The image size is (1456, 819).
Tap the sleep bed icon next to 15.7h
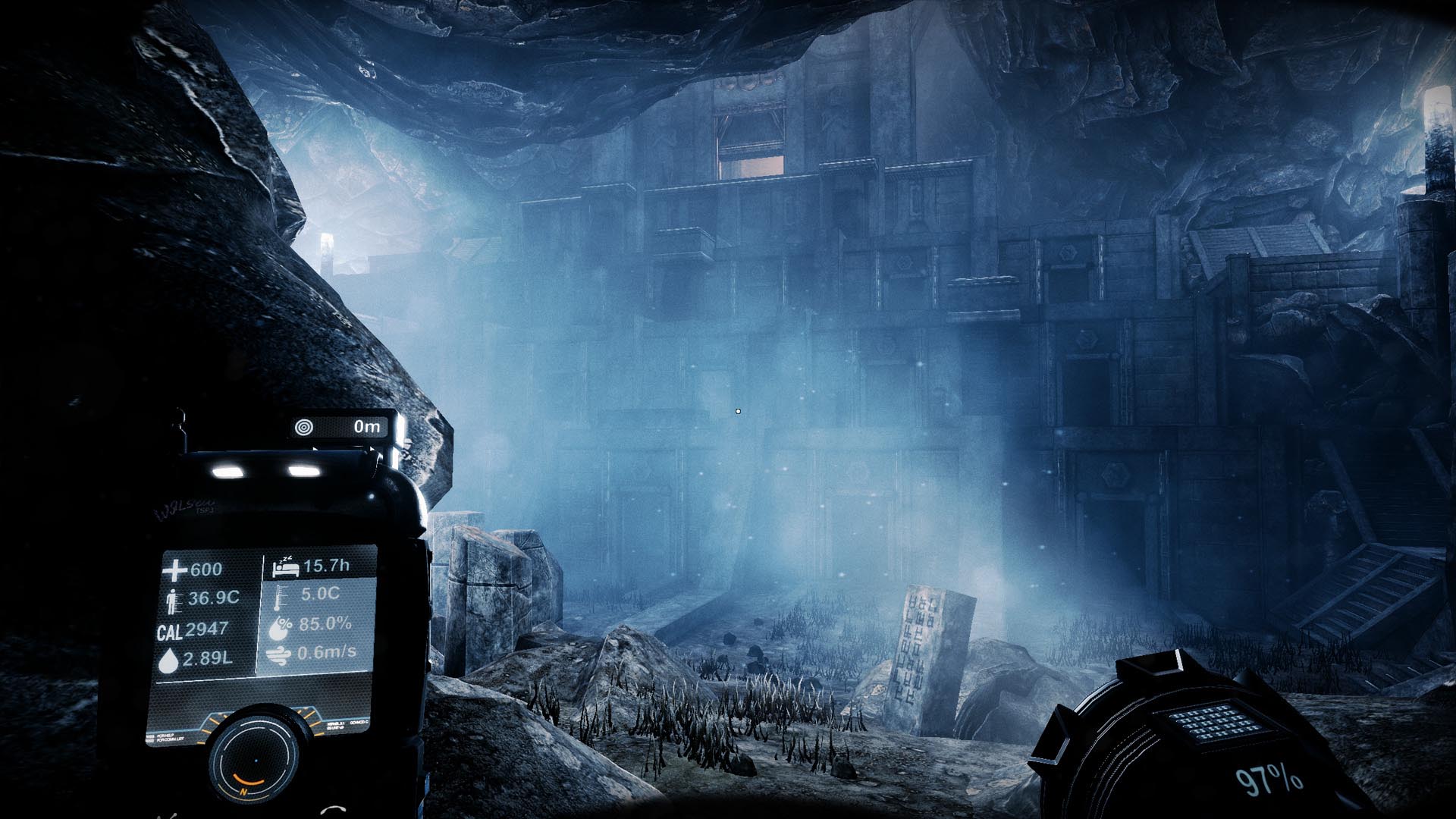click(287, 569)
